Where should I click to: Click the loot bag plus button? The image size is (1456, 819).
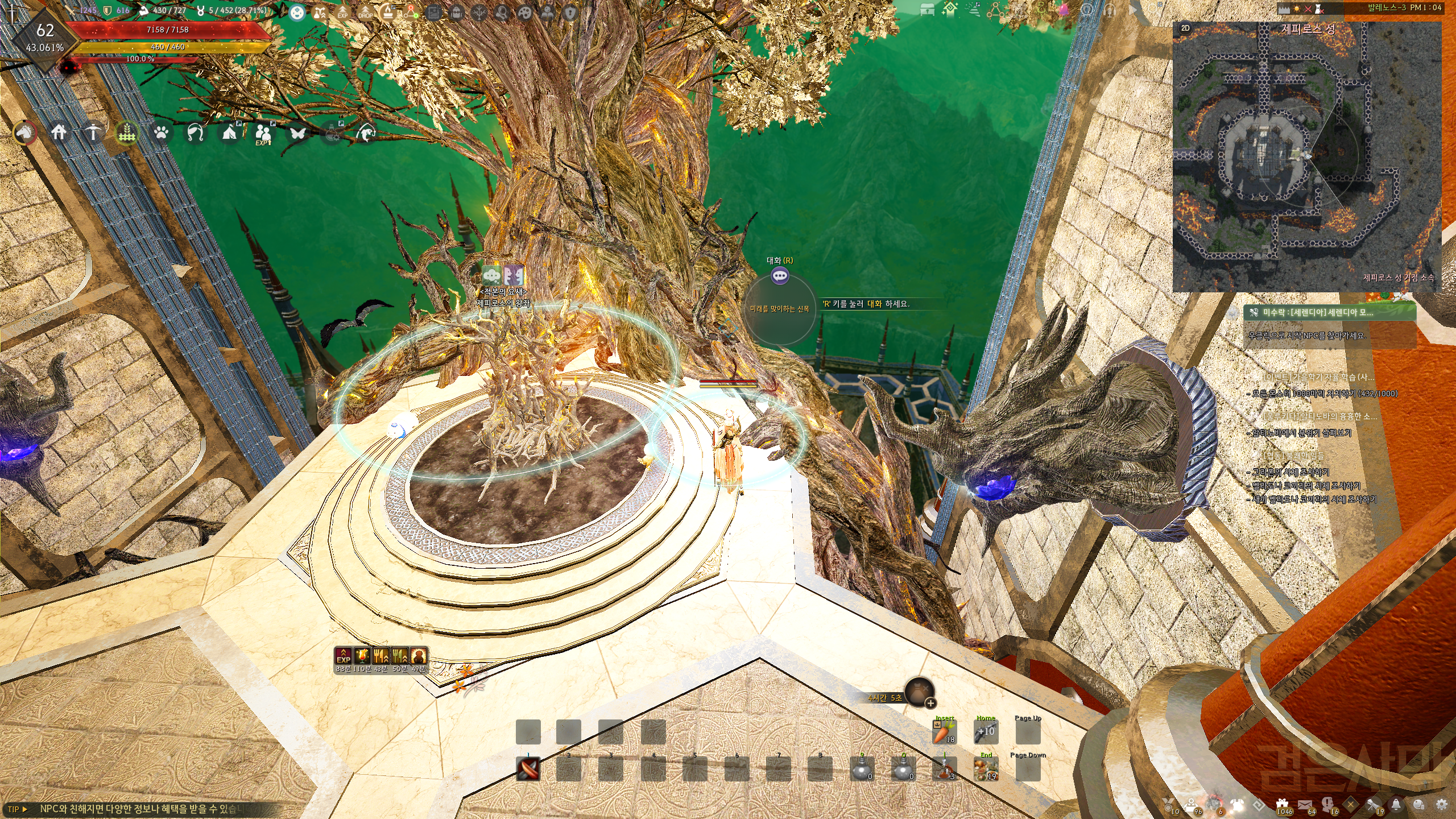930,703
